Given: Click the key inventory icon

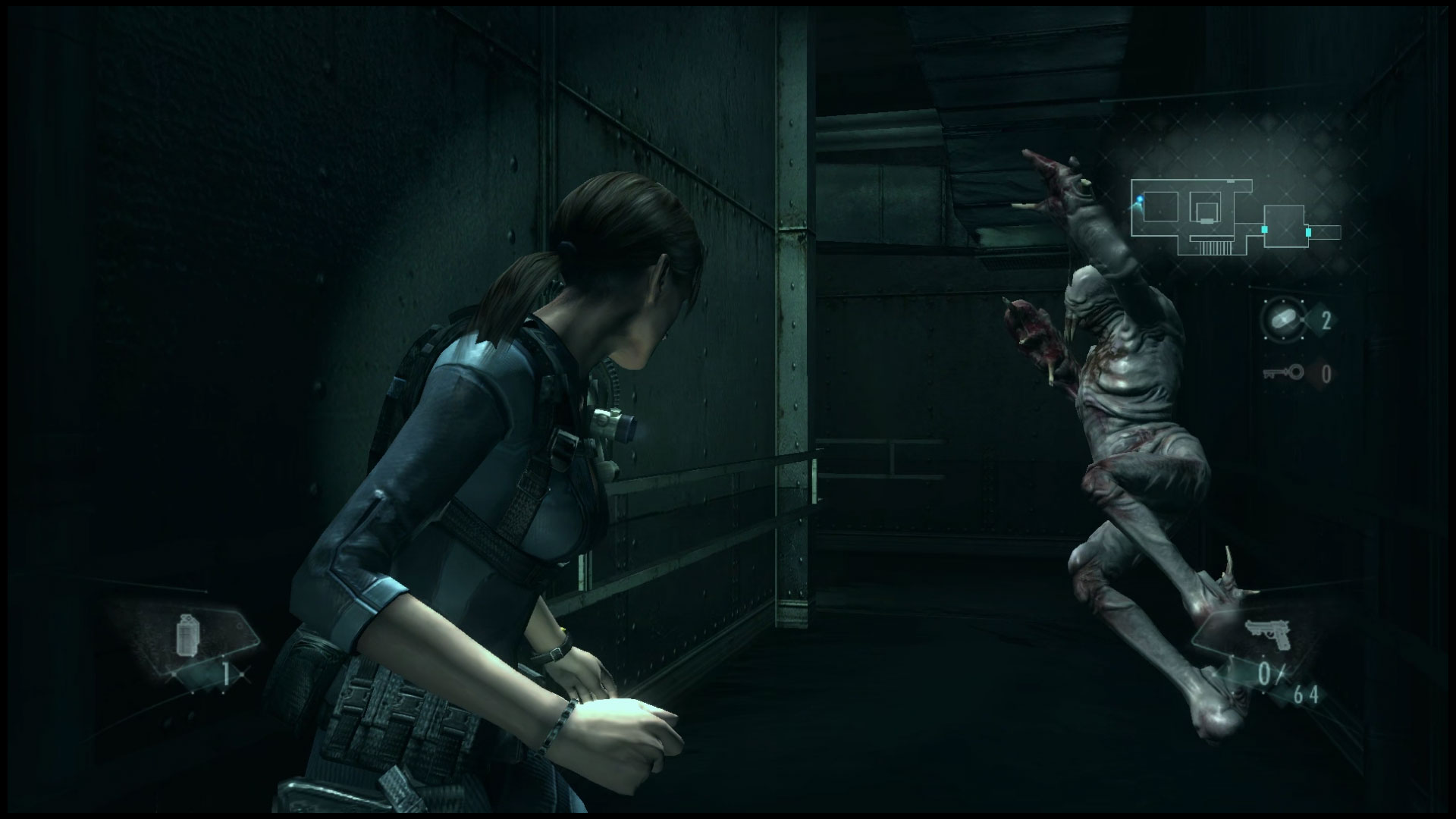Looking at the screenshot, I should click(1282, 372).
